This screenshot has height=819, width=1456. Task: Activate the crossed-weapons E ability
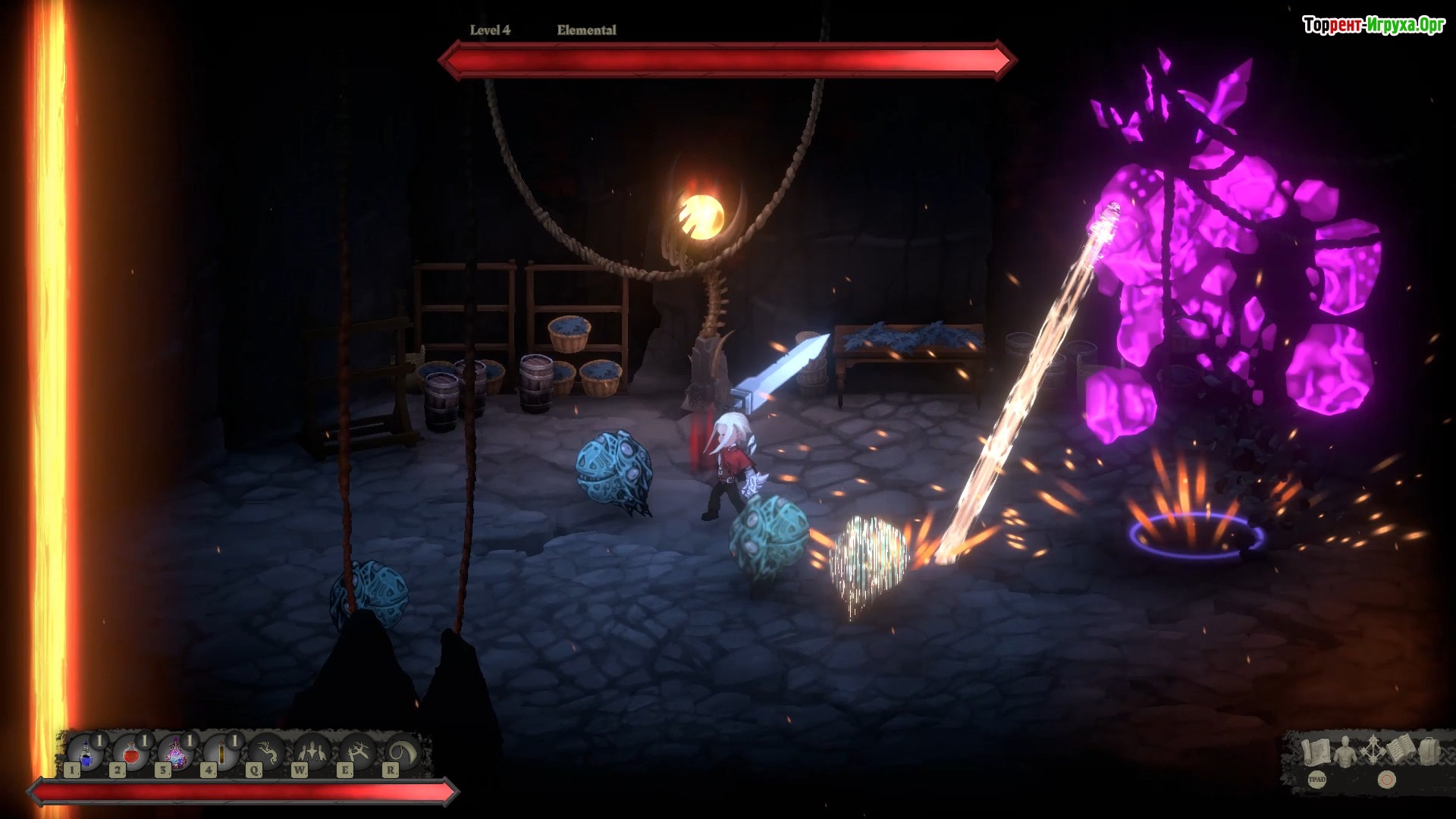tap(357, 754)
